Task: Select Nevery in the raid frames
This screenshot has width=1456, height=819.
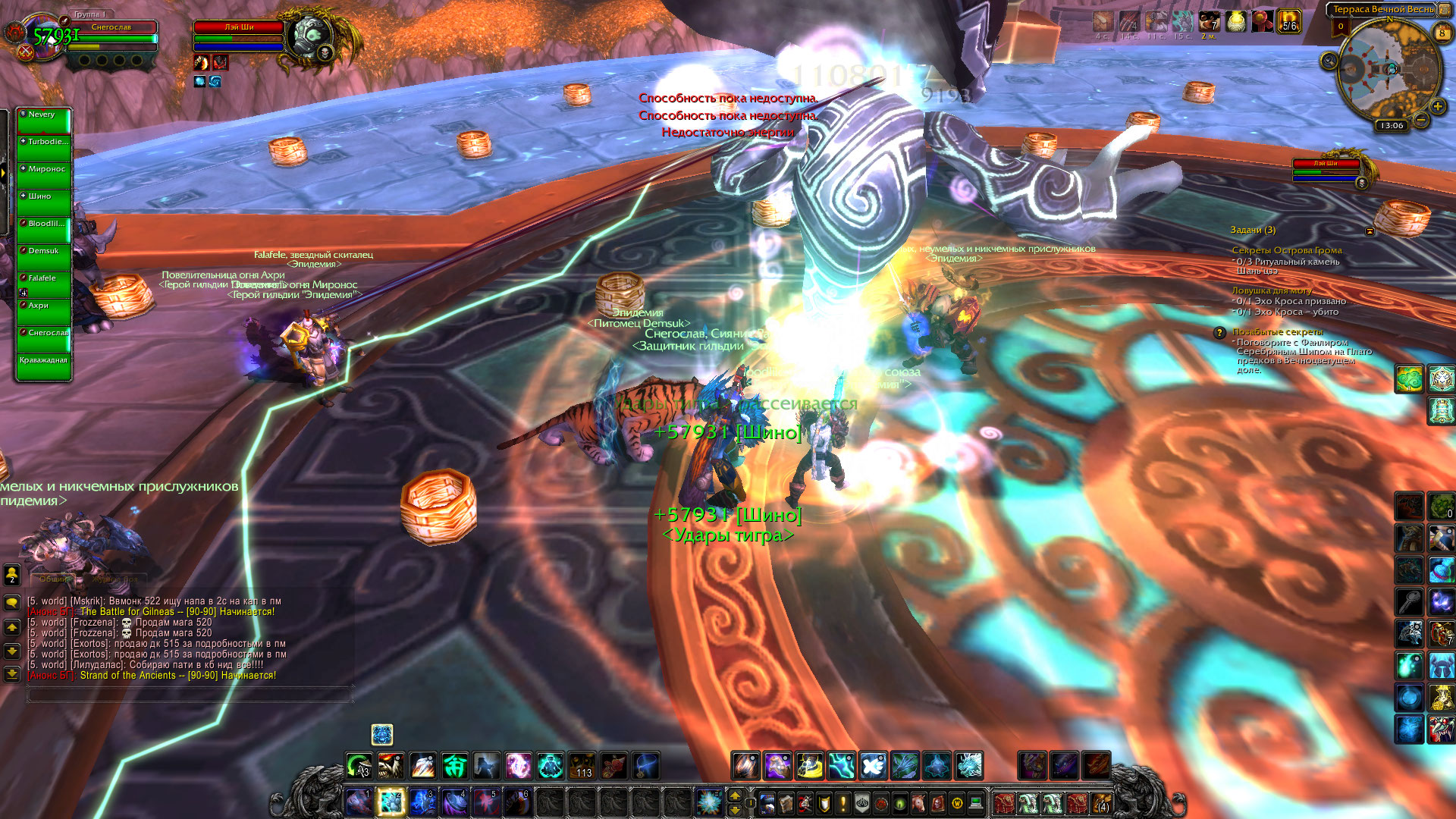Action: pos(44,120)
